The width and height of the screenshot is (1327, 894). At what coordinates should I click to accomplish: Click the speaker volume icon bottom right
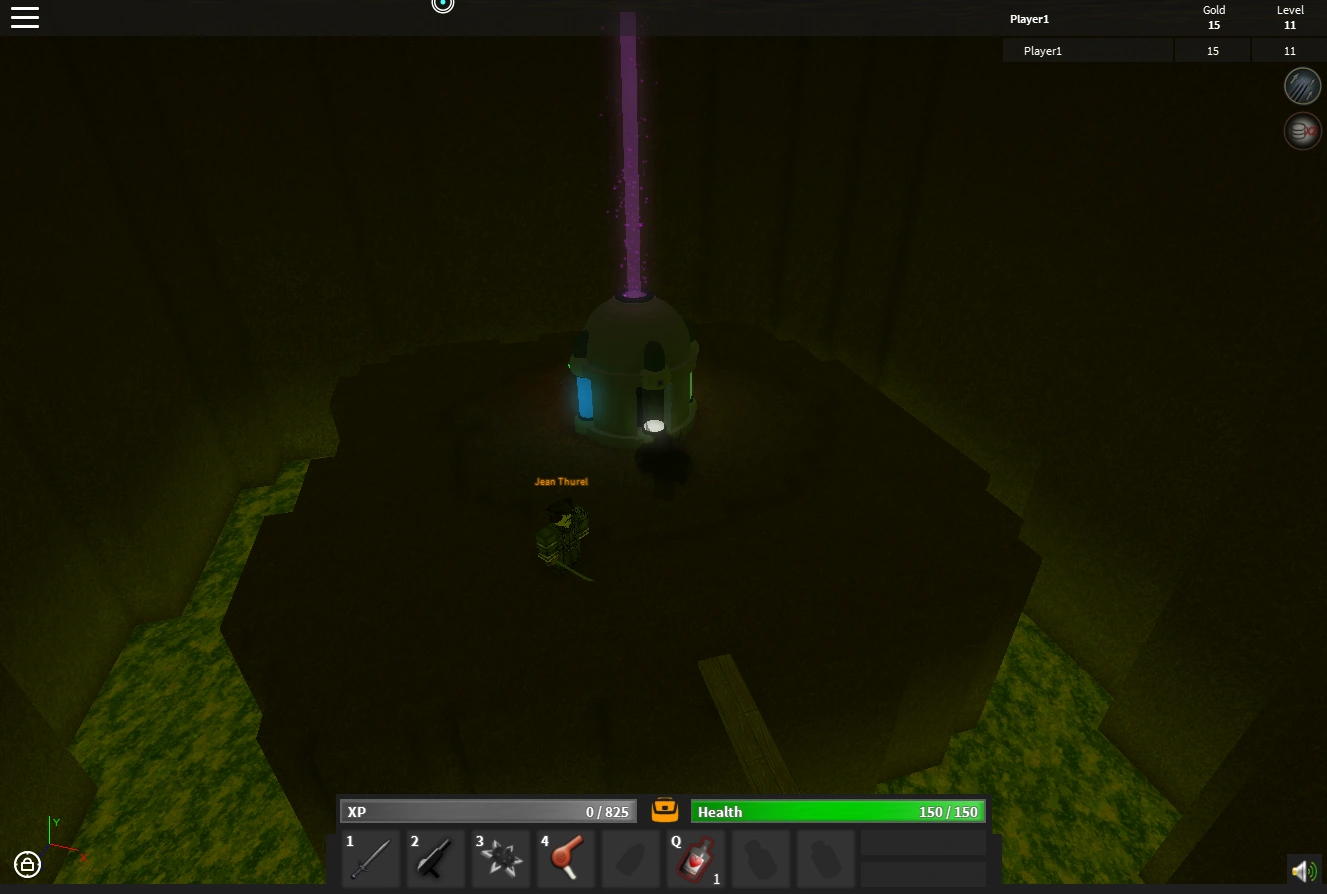[1302, 870]
